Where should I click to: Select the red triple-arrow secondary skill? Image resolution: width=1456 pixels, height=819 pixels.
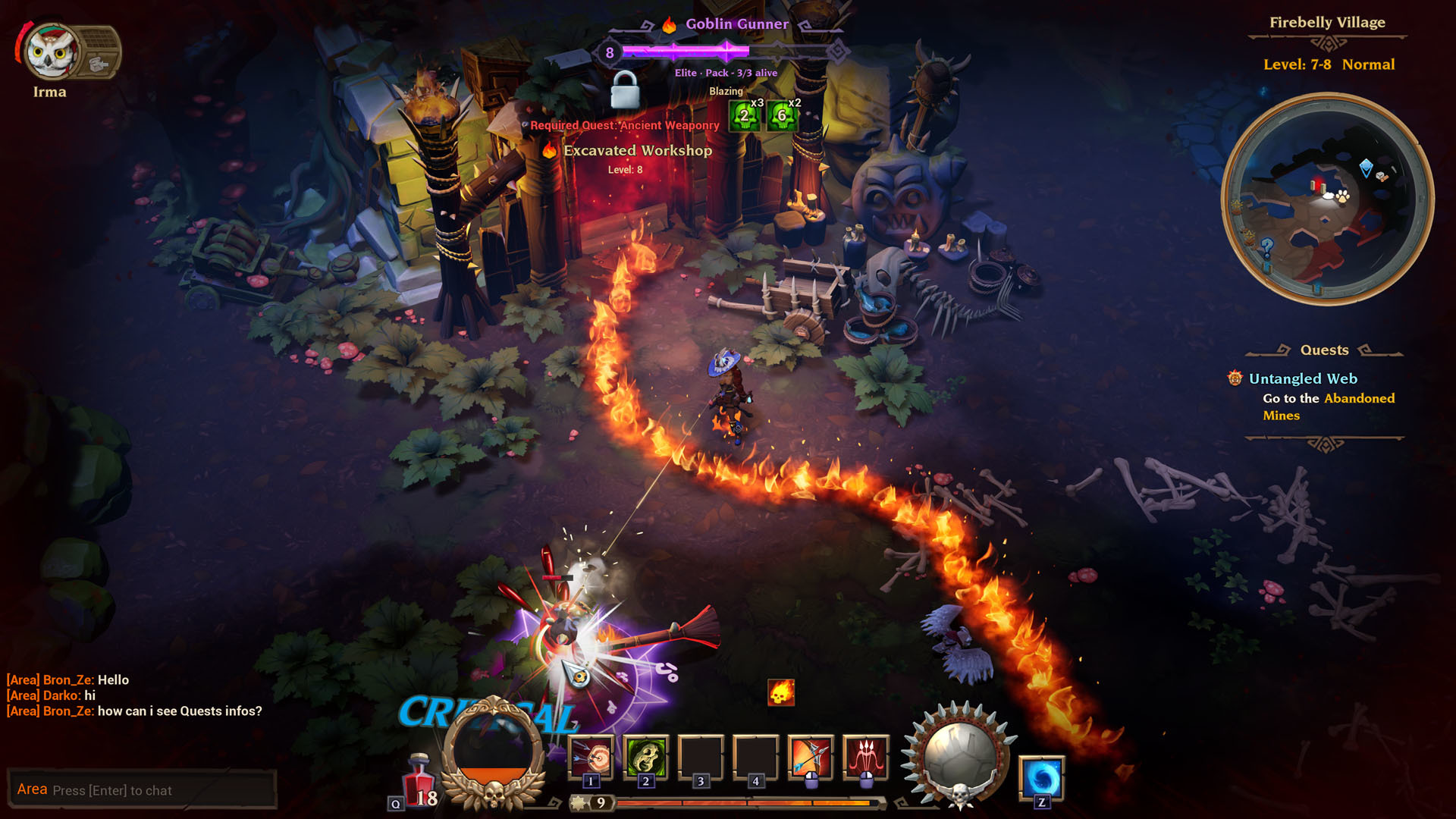865,756
